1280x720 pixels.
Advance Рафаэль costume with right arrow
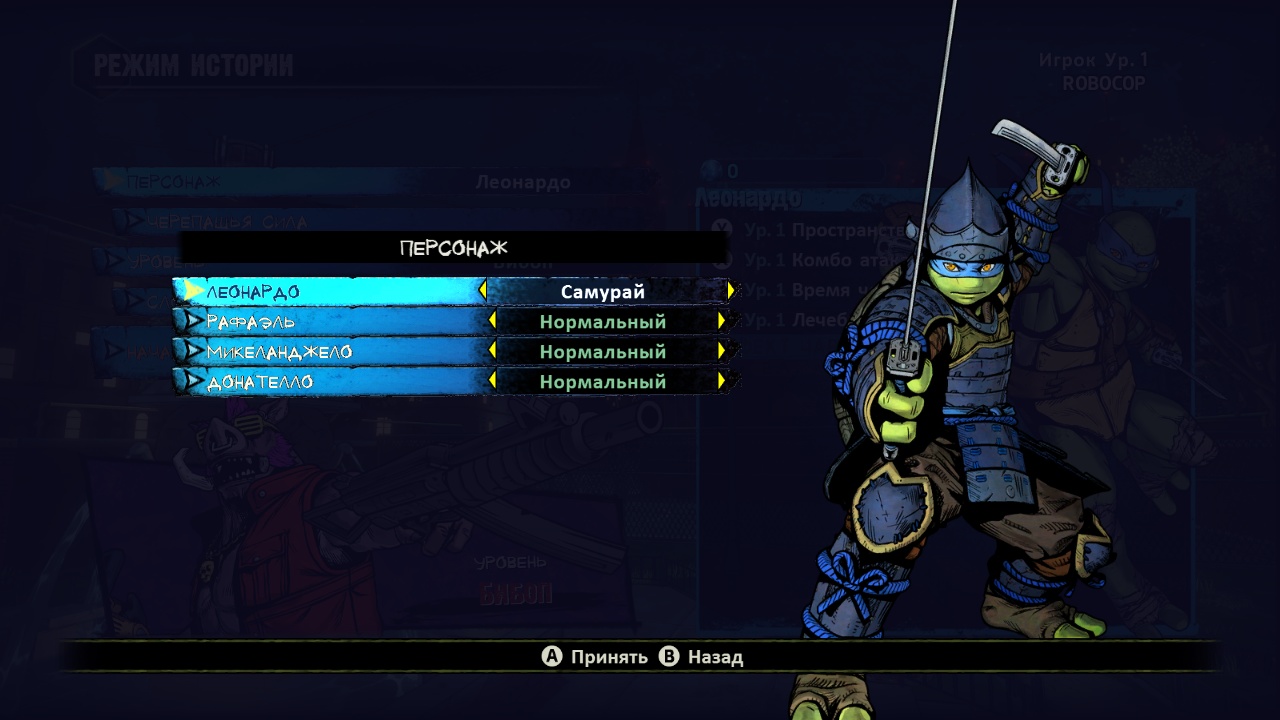click(x=721, y=321)
